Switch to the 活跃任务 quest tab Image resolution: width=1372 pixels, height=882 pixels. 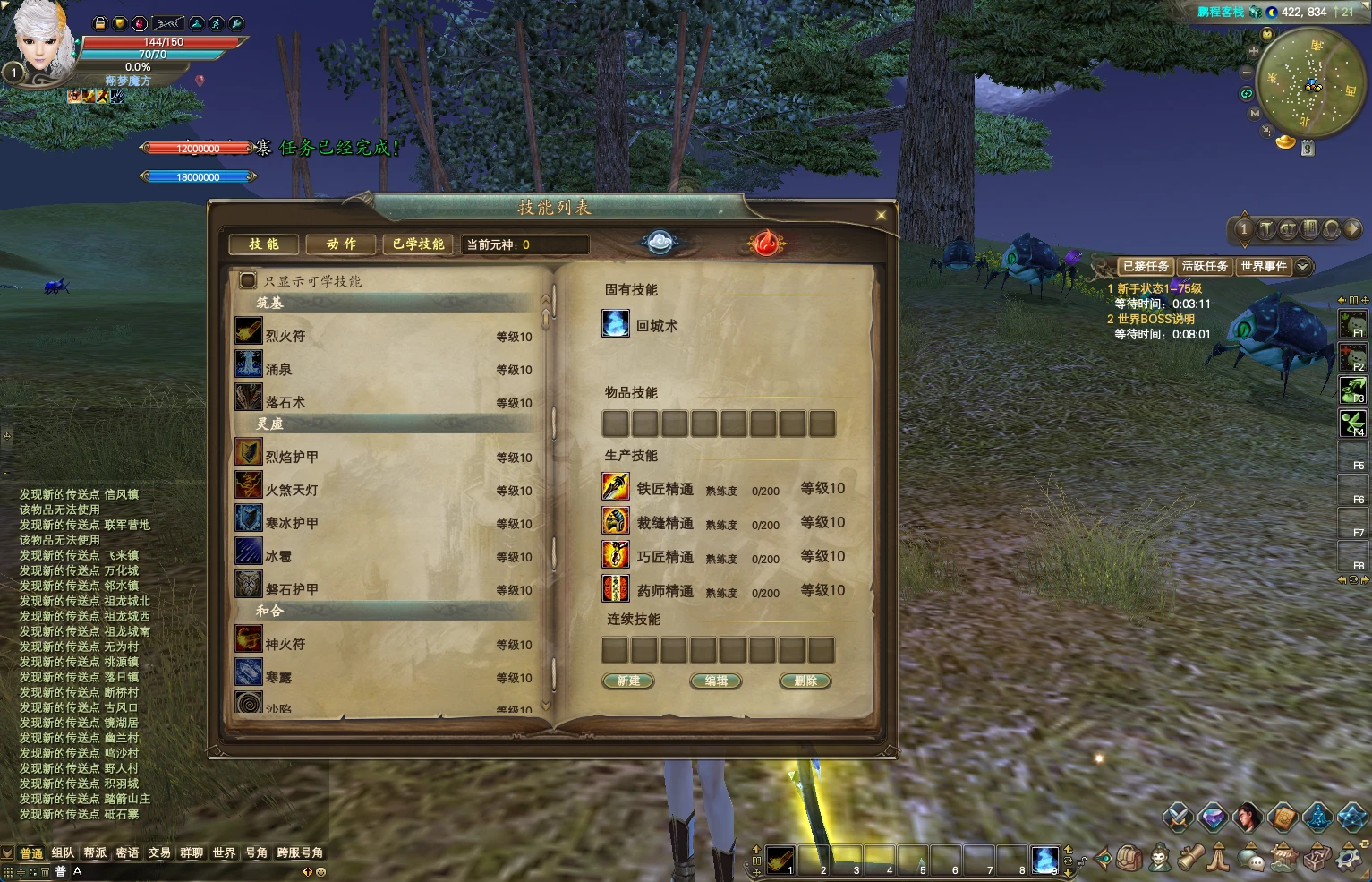pyautogui.click(x=1205, y=267)
